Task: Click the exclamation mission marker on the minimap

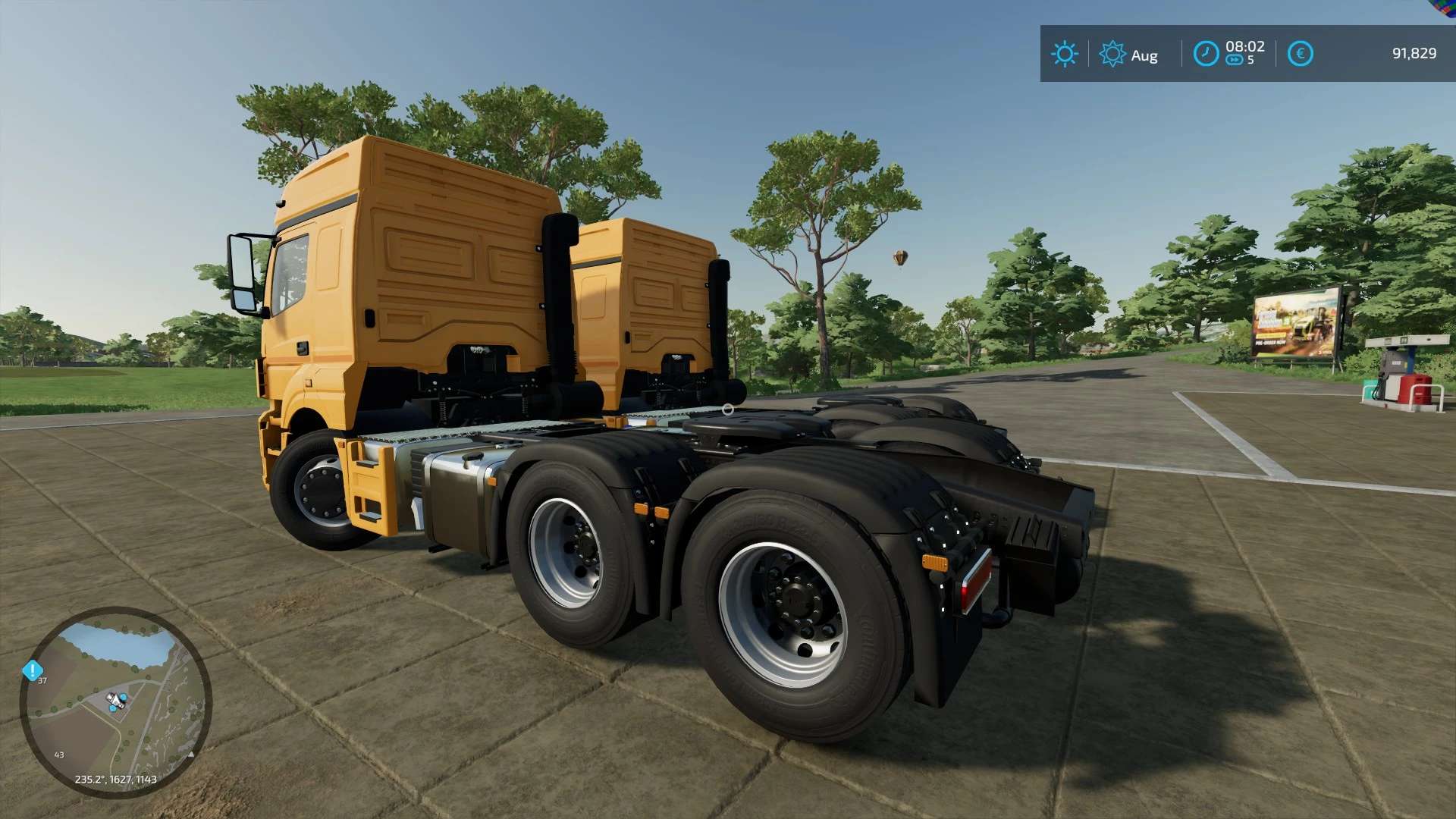Action: tap(33, 670)
